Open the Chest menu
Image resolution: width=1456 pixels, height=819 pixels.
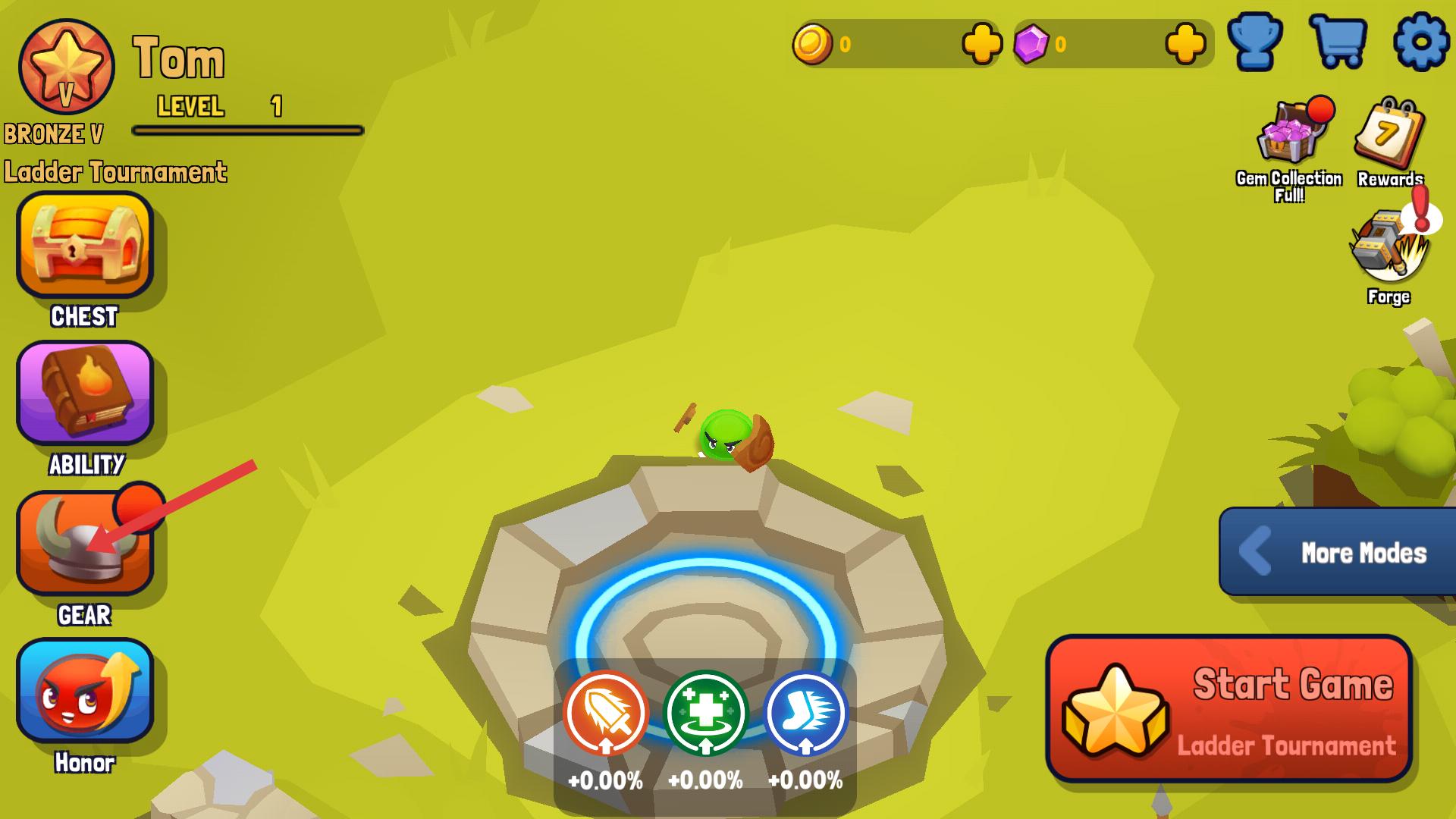tap(85, 244)
